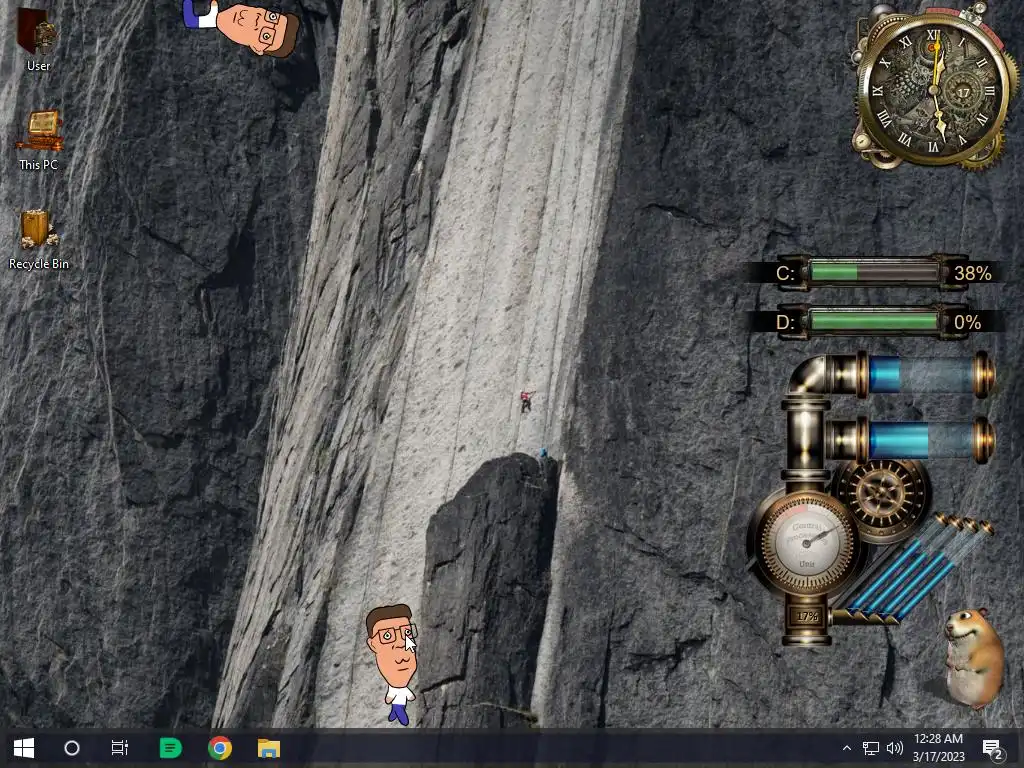Launch the green notes app on taskbar
1024x768 pixels.
pyautogui.click(x=171, y=748)
